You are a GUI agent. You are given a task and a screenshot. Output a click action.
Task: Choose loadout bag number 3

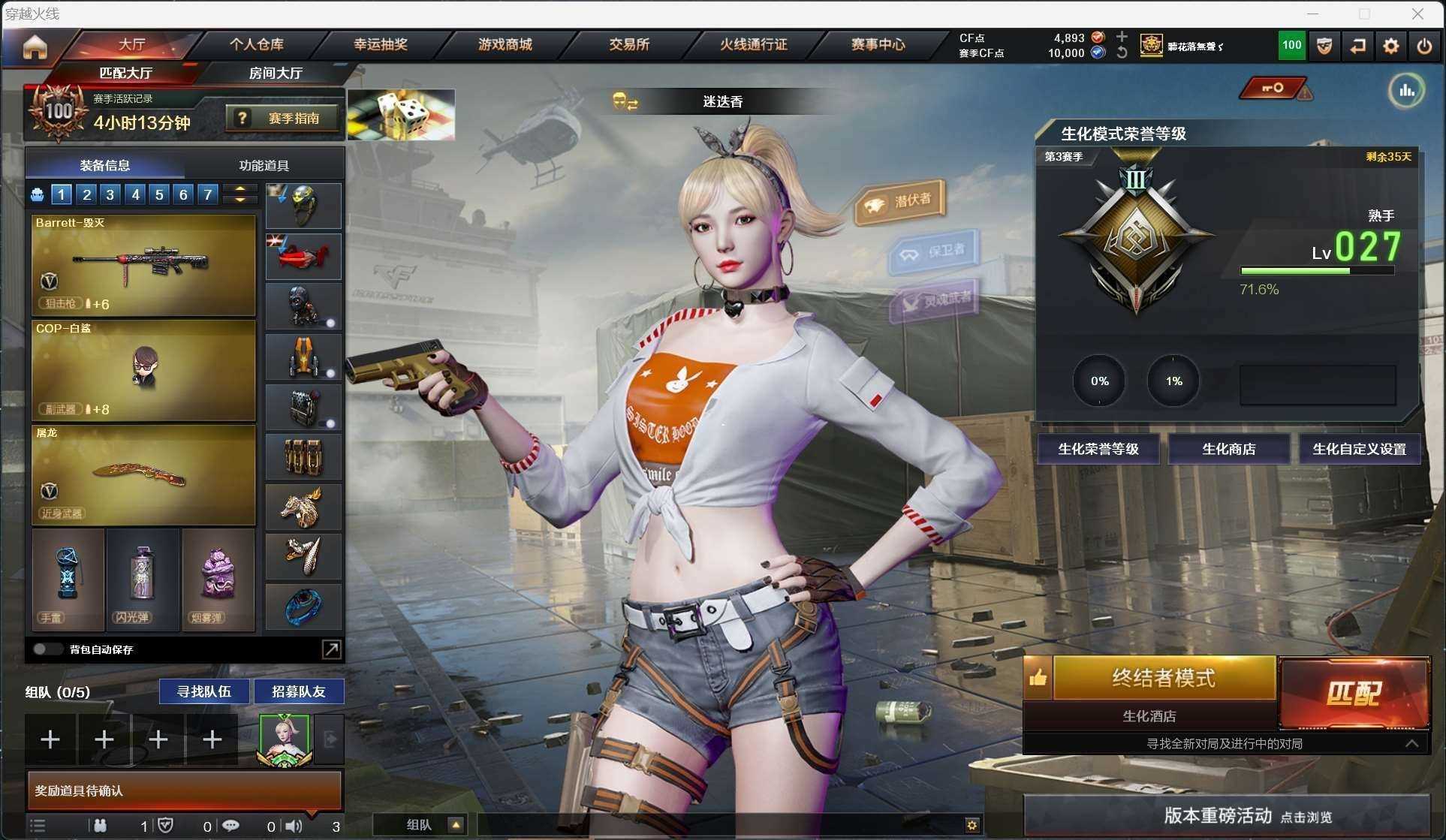pyautogui.click(x=110, y=195)
